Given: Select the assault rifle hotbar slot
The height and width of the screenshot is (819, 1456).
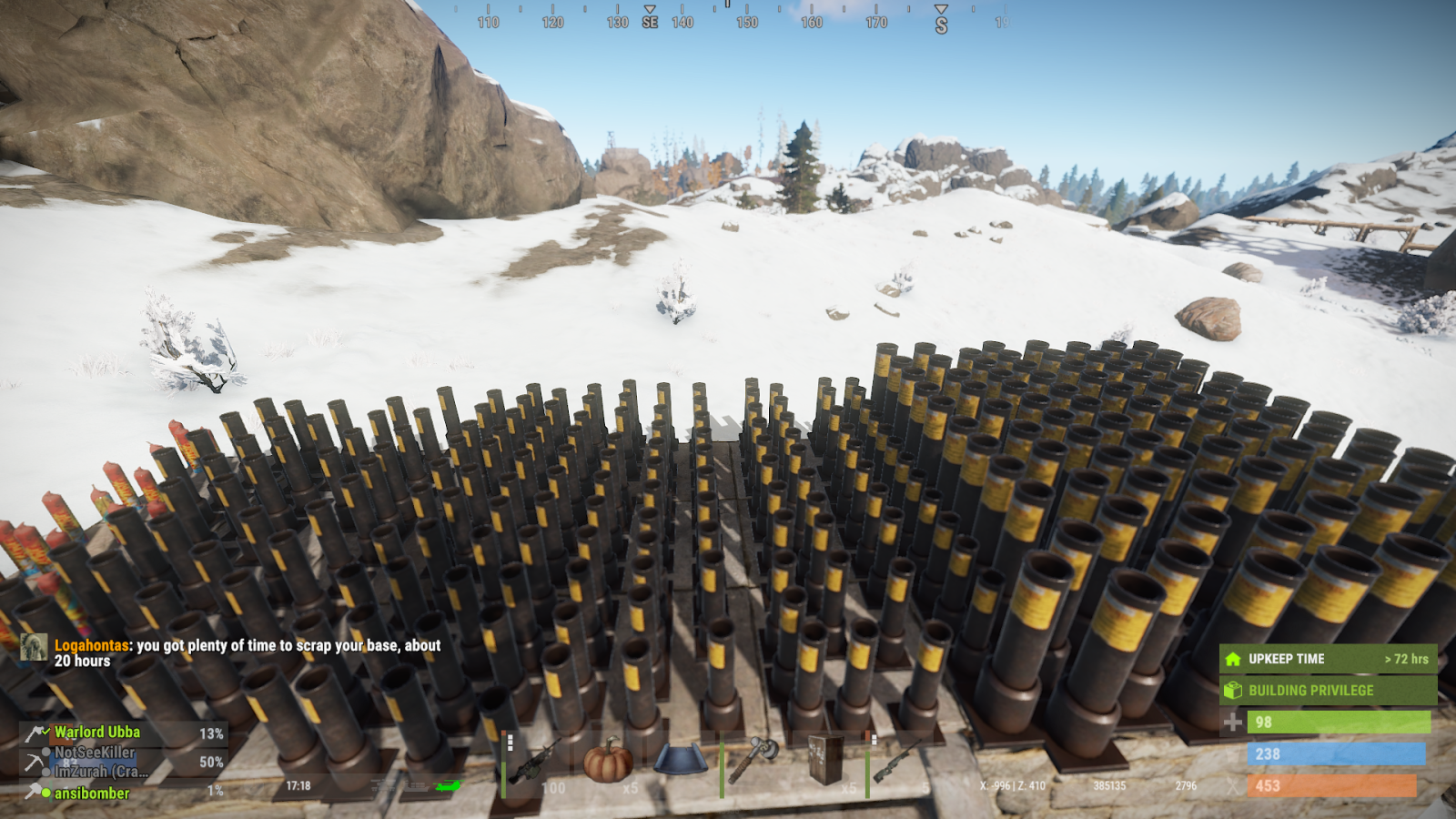Looking at the screenshot, I should 537,763.
